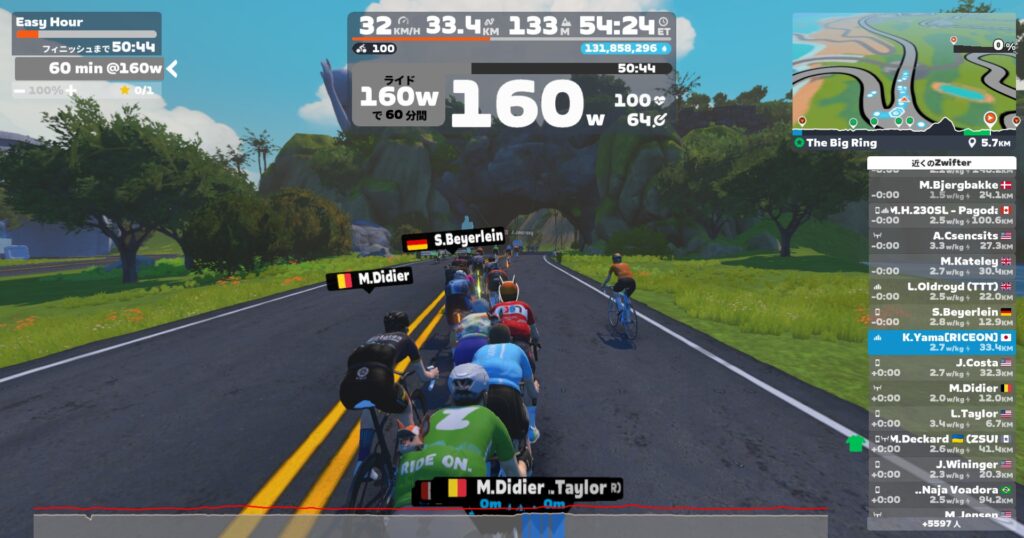Select L.Oldroyd (TTT) in the riders list
This screenshot has width=1024, height=538.
(941, 292)
